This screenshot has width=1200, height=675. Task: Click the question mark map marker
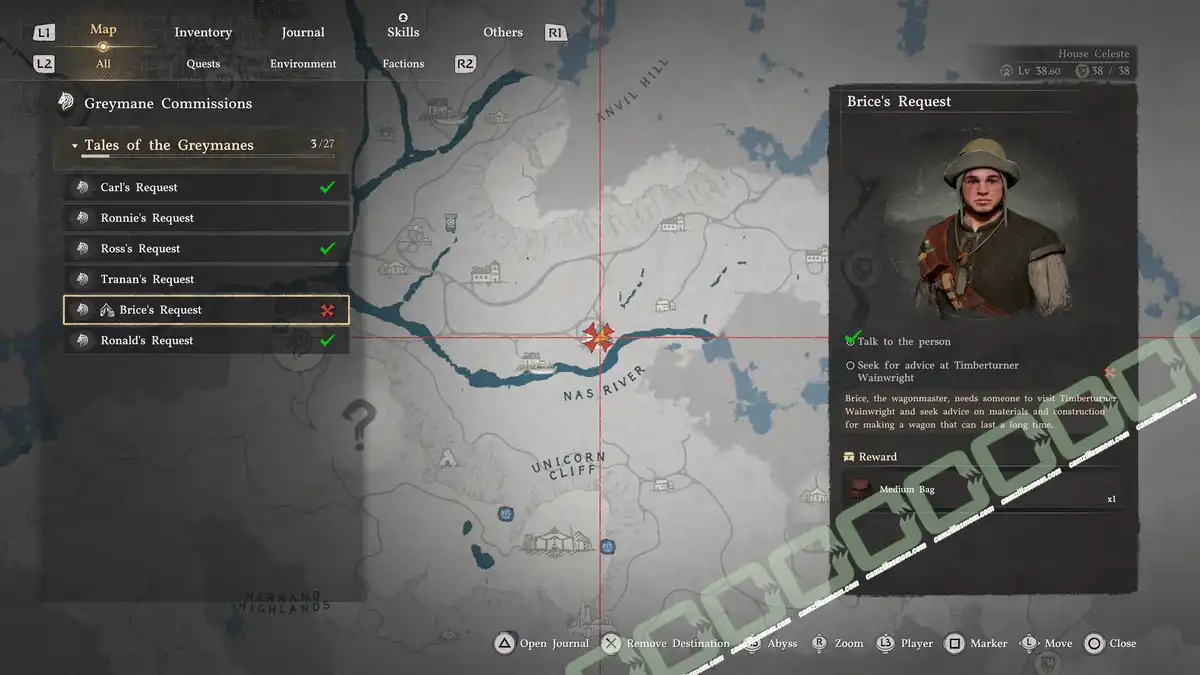[x=361, y=424]
